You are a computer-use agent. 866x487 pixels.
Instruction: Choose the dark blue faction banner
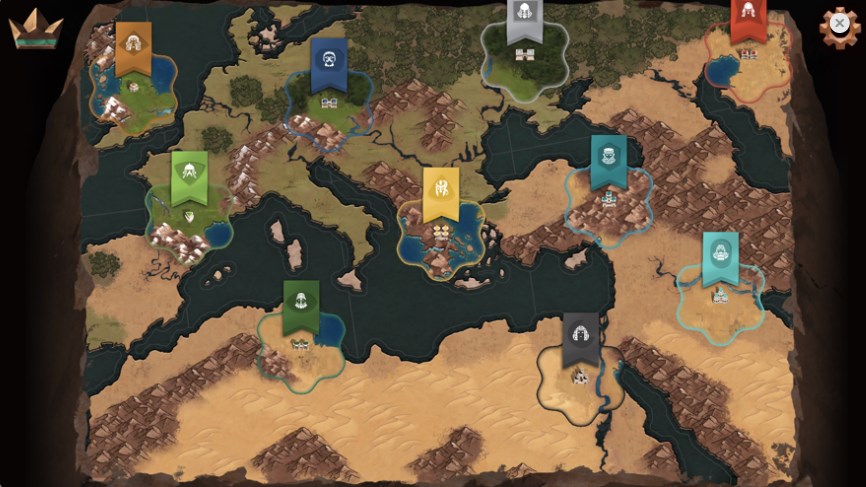(328, 62)
